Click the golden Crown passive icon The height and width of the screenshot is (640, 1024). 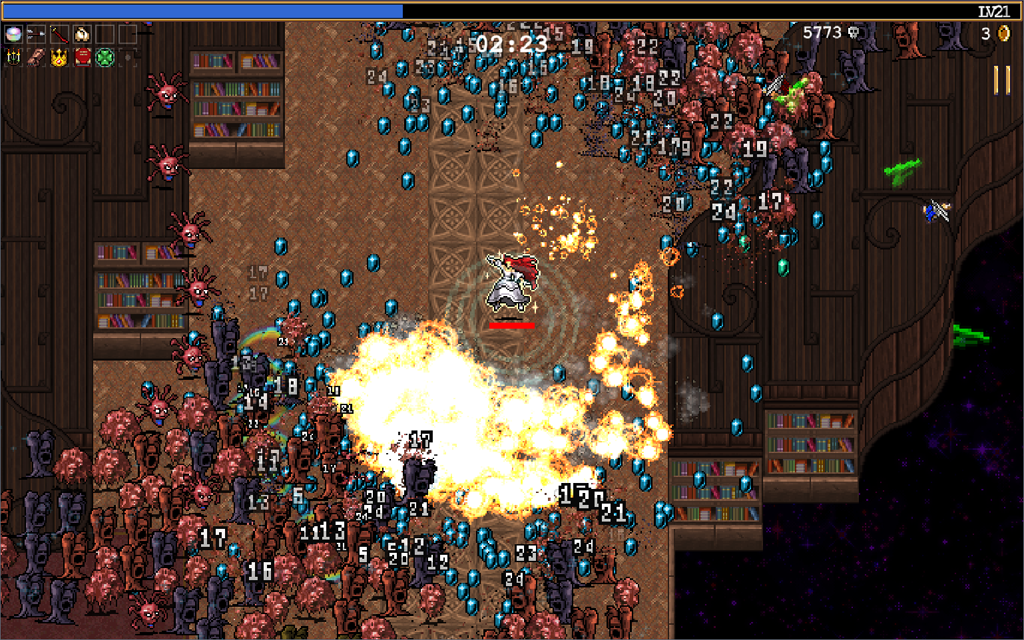point(59,57)
